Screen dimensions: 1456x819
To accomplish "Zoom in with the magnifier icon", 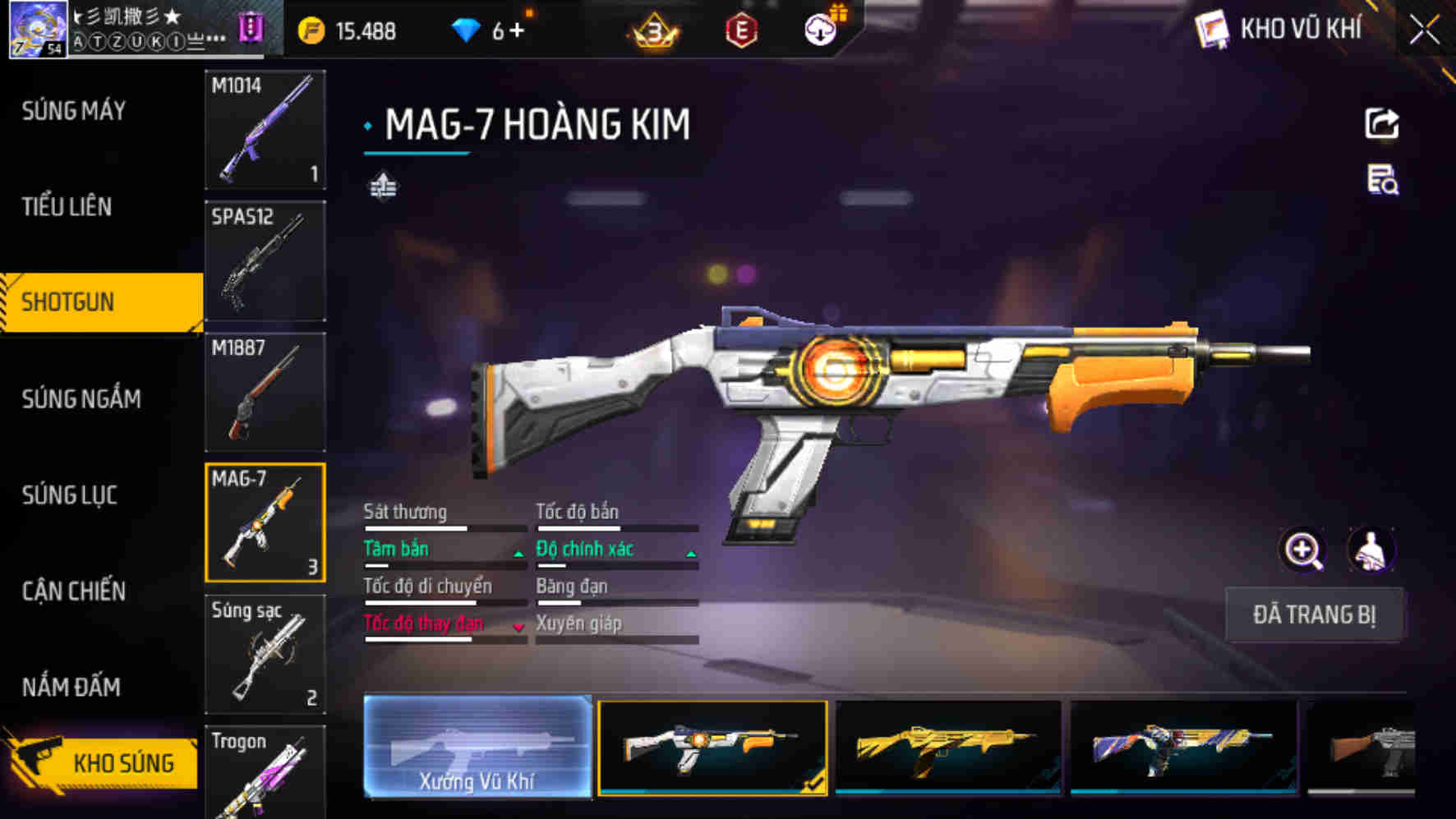I will [1302, 550].
